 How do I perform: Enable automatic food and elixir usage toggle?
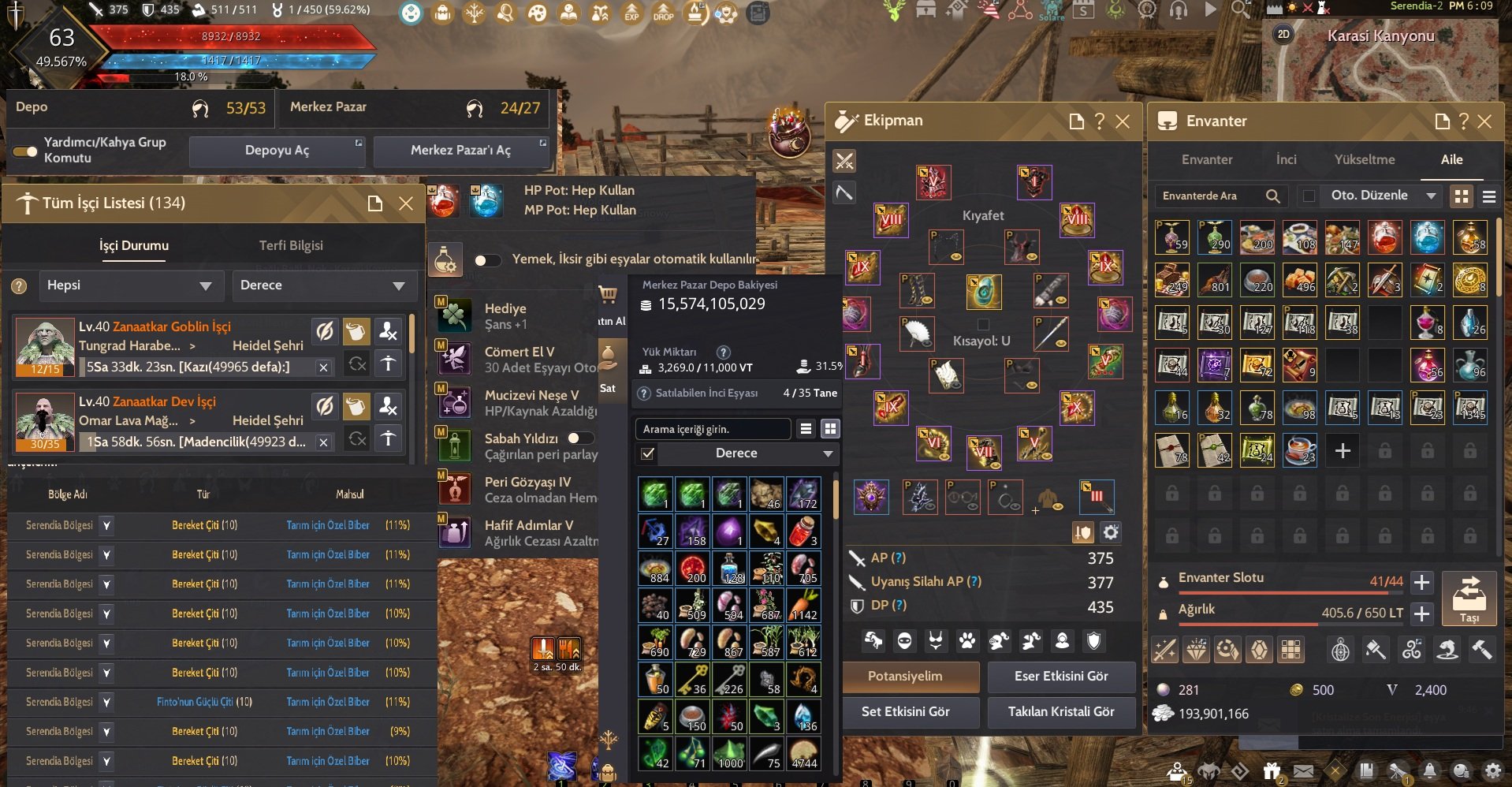[x=489, y=259]
